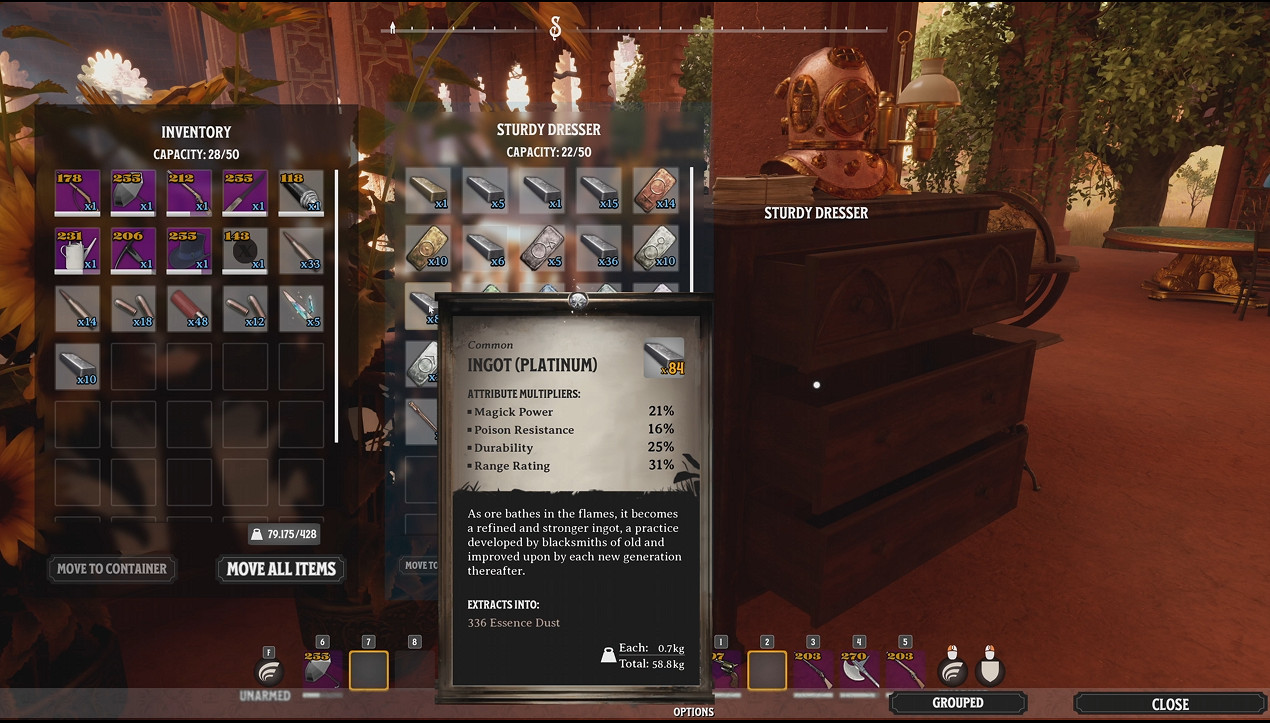Screen dimensions: 1270x723
Task: Toggle the Grouped sorting button
Action: pyautogui.click(x=958, y=703)
